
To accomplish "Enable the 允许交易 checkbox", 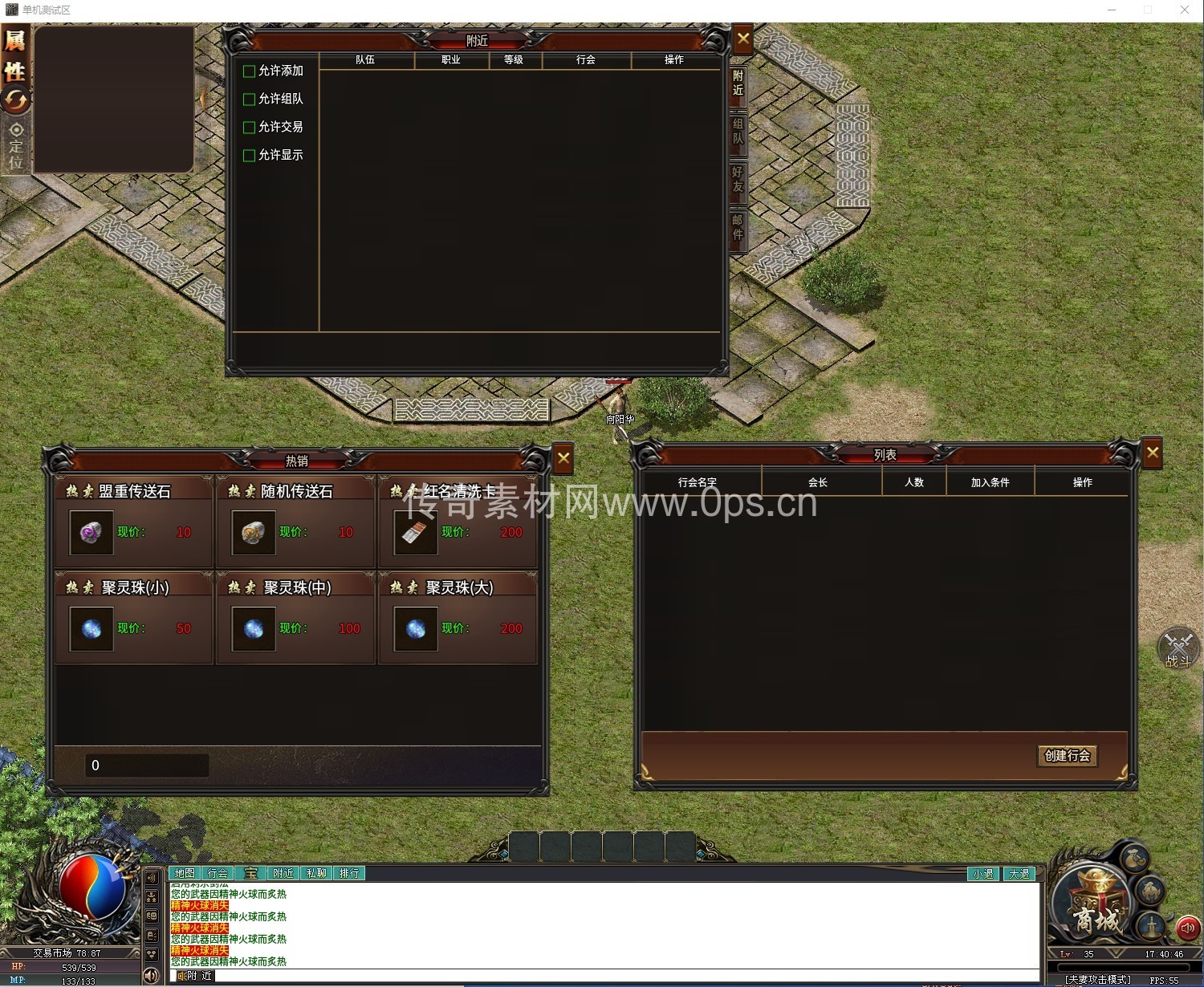I will pos(250,128).
